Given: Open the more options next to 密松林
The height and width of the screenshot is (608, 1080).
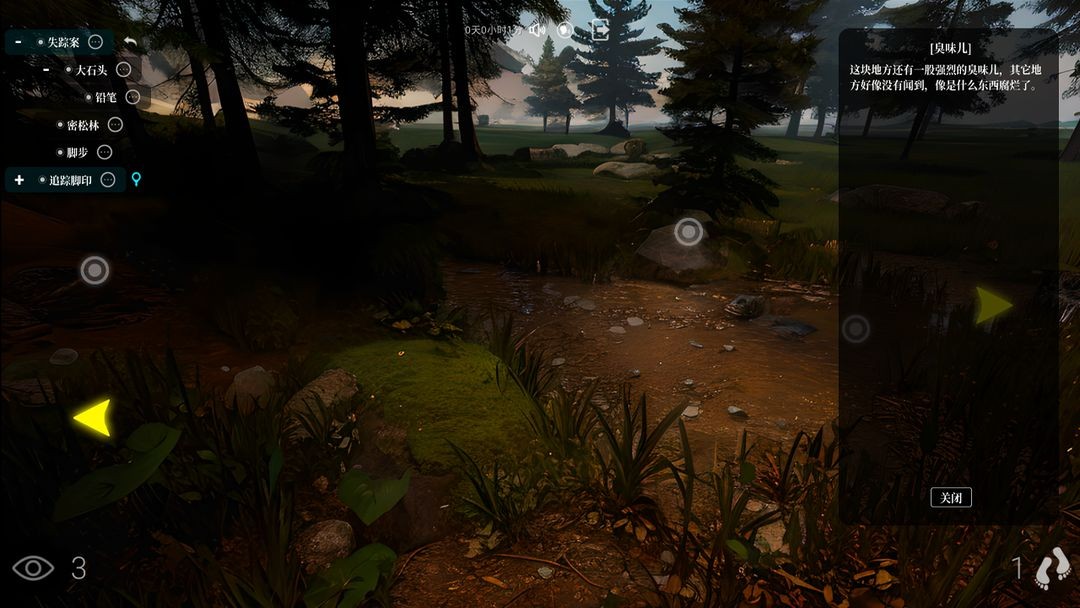Looking at the screenshot, I should click(115, 125).
